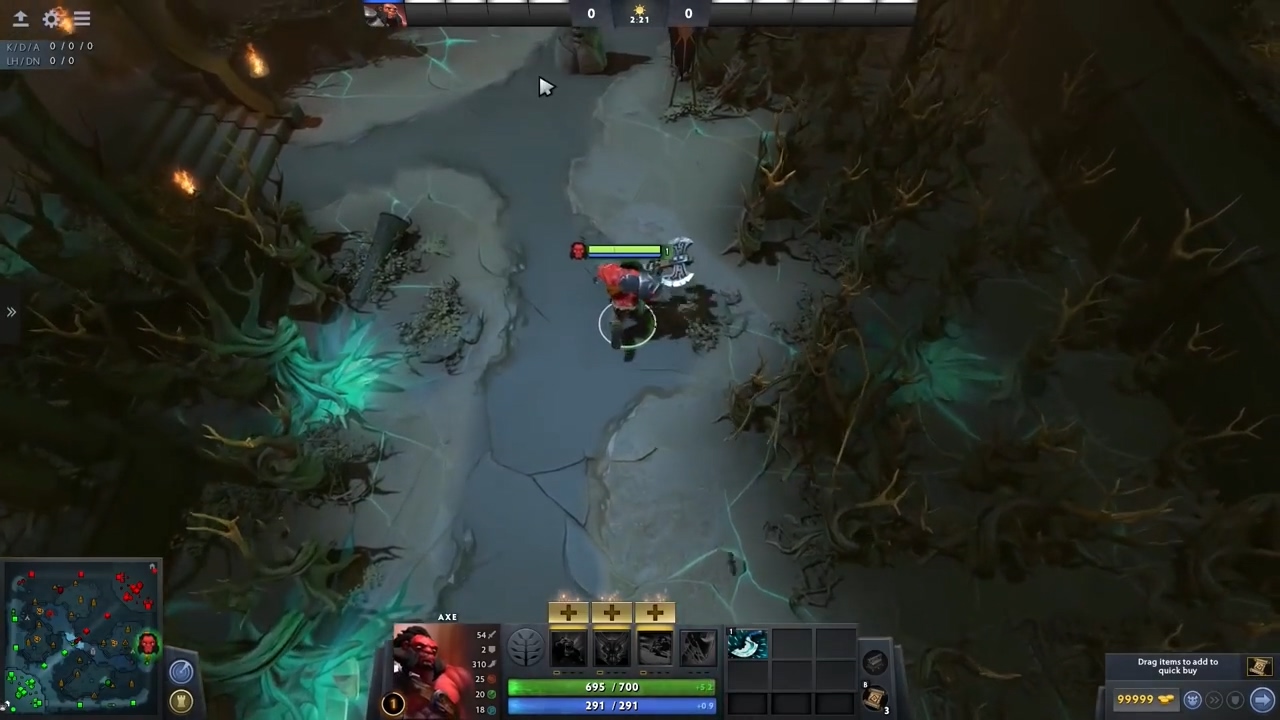Screen dimensions: 1280x720
Task: Use the Town Portal Scroll
Action: click(x=875, y=696)
